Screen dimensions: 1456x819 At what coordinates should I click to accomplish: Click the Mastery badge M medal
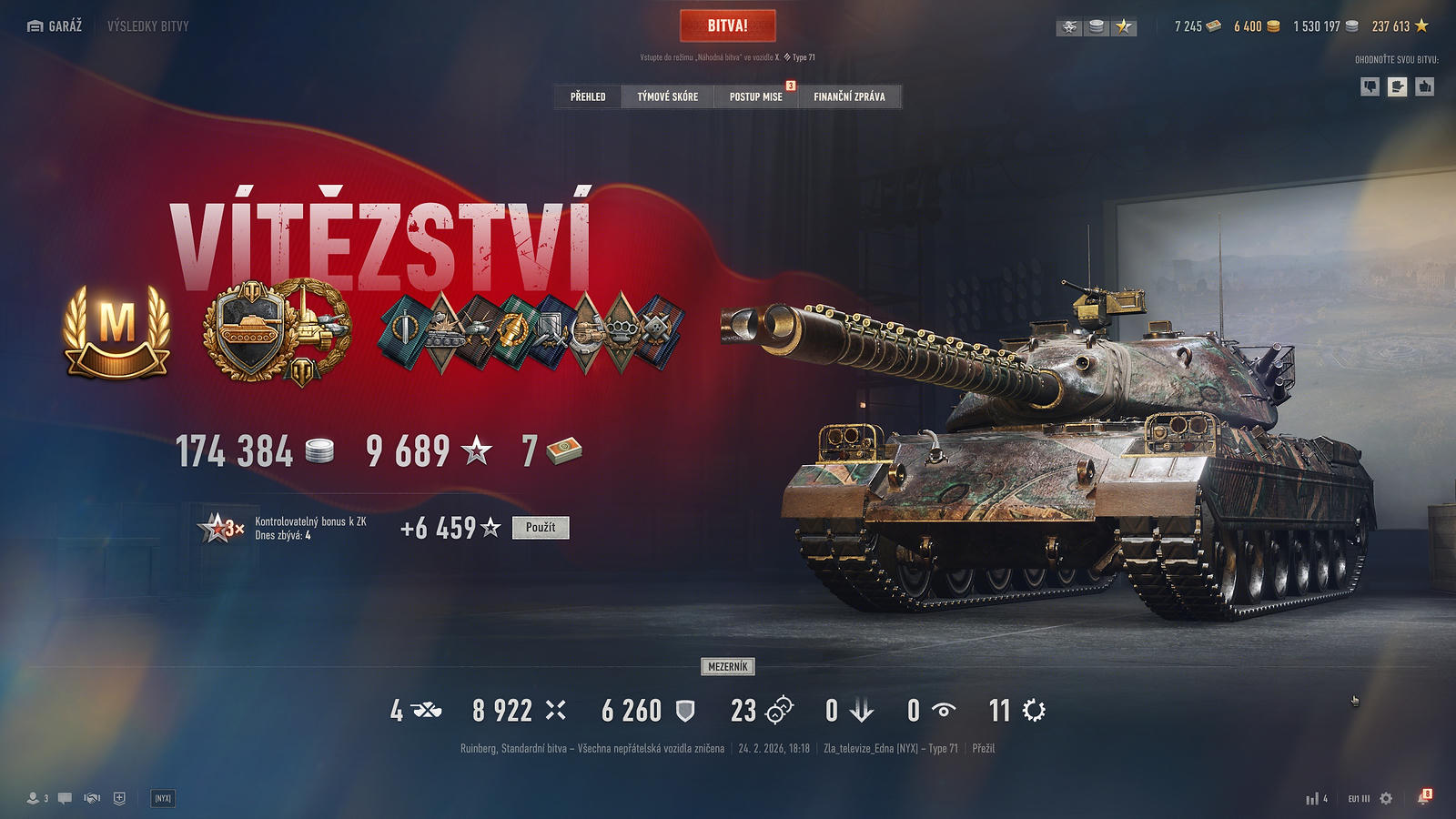116,330
